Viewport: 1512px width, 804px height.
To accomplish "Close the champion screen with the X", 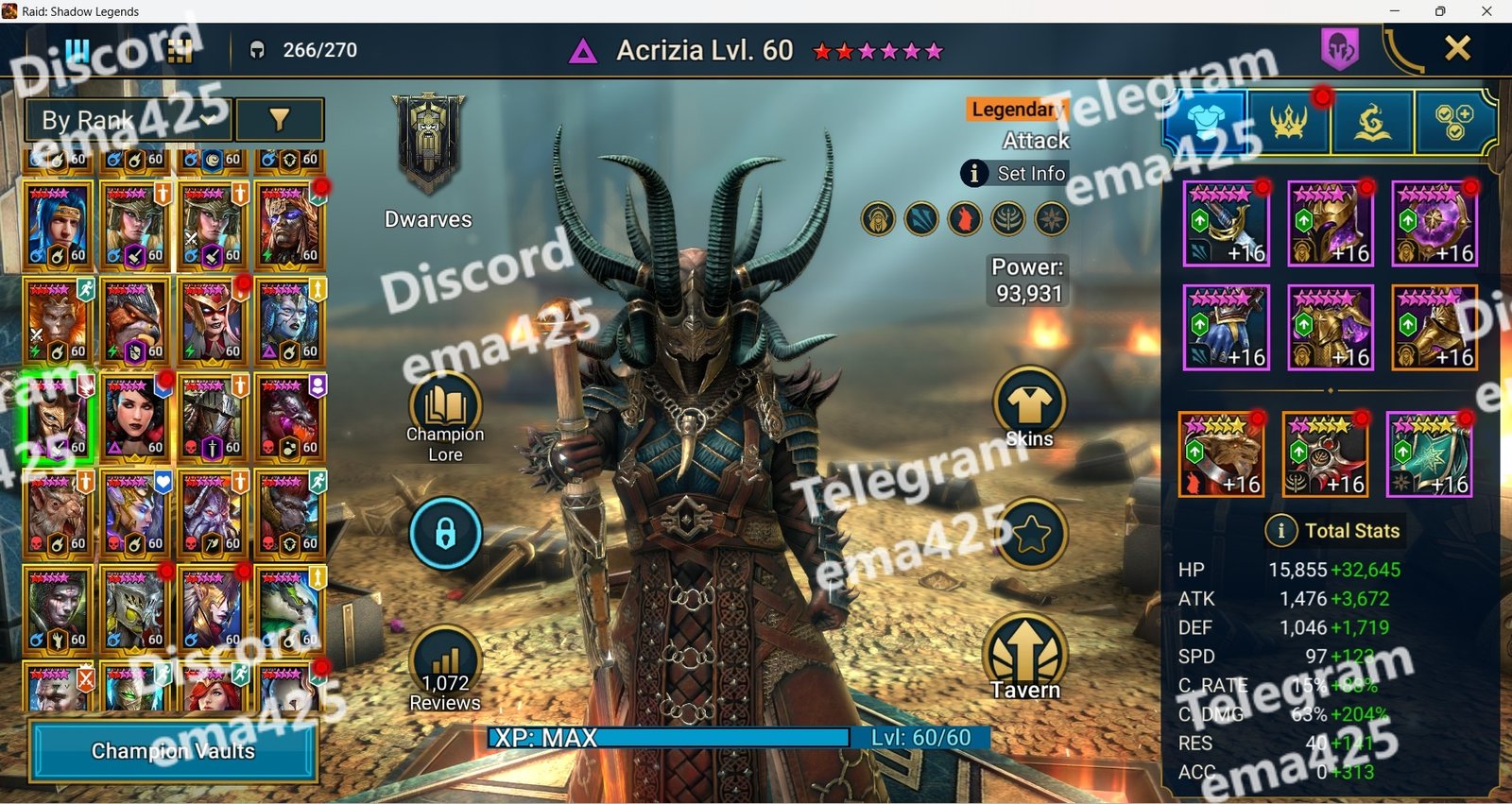I will (1457, 48).
